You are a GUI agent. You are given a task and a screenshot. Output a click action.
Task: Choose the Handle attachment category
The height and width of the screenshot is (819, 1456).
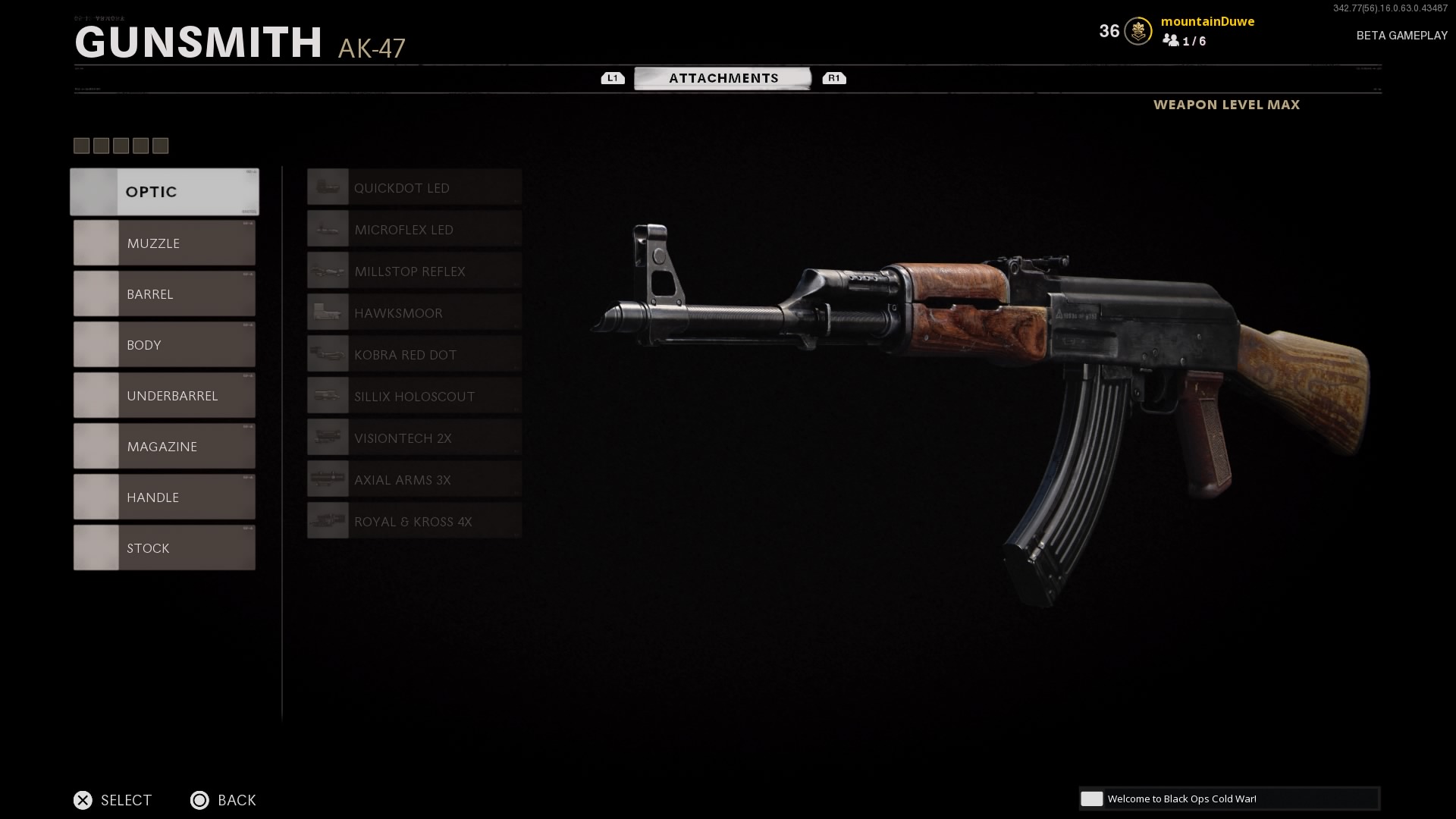(165, 497)
